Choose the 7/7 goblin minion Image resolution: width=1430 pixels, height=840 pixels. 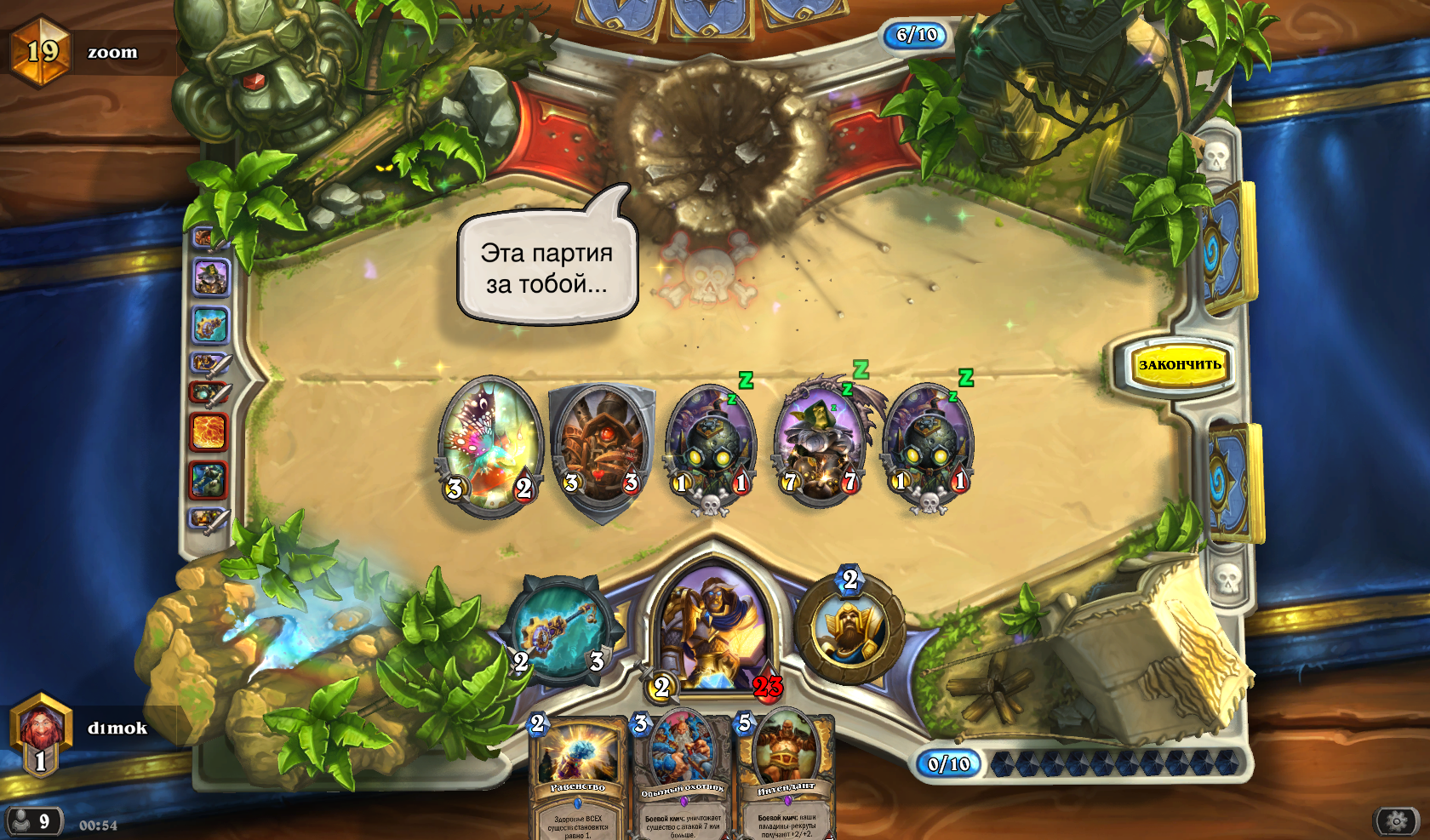[819, 443]
